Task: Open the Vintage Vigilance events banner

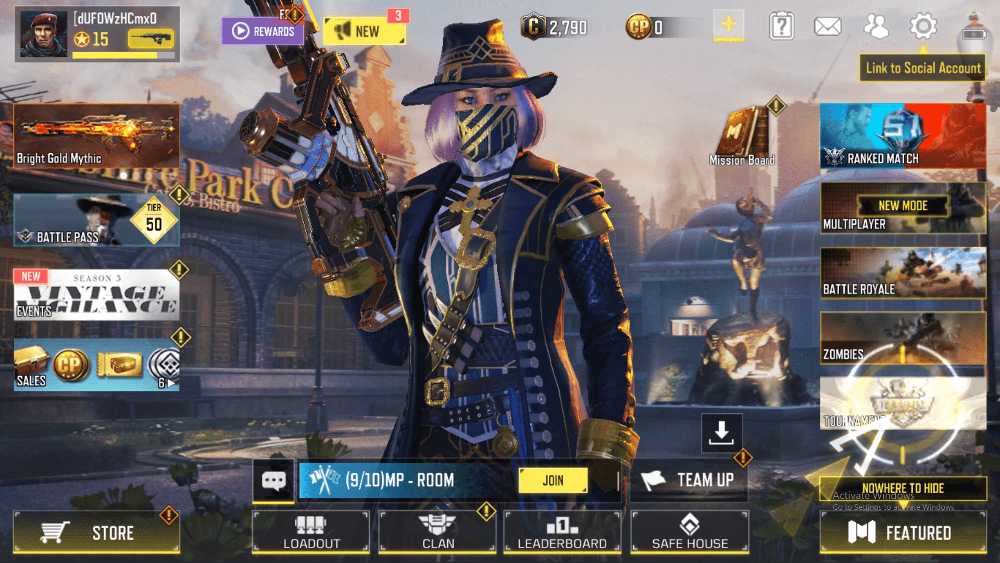Action: click(x=96, y=294)
